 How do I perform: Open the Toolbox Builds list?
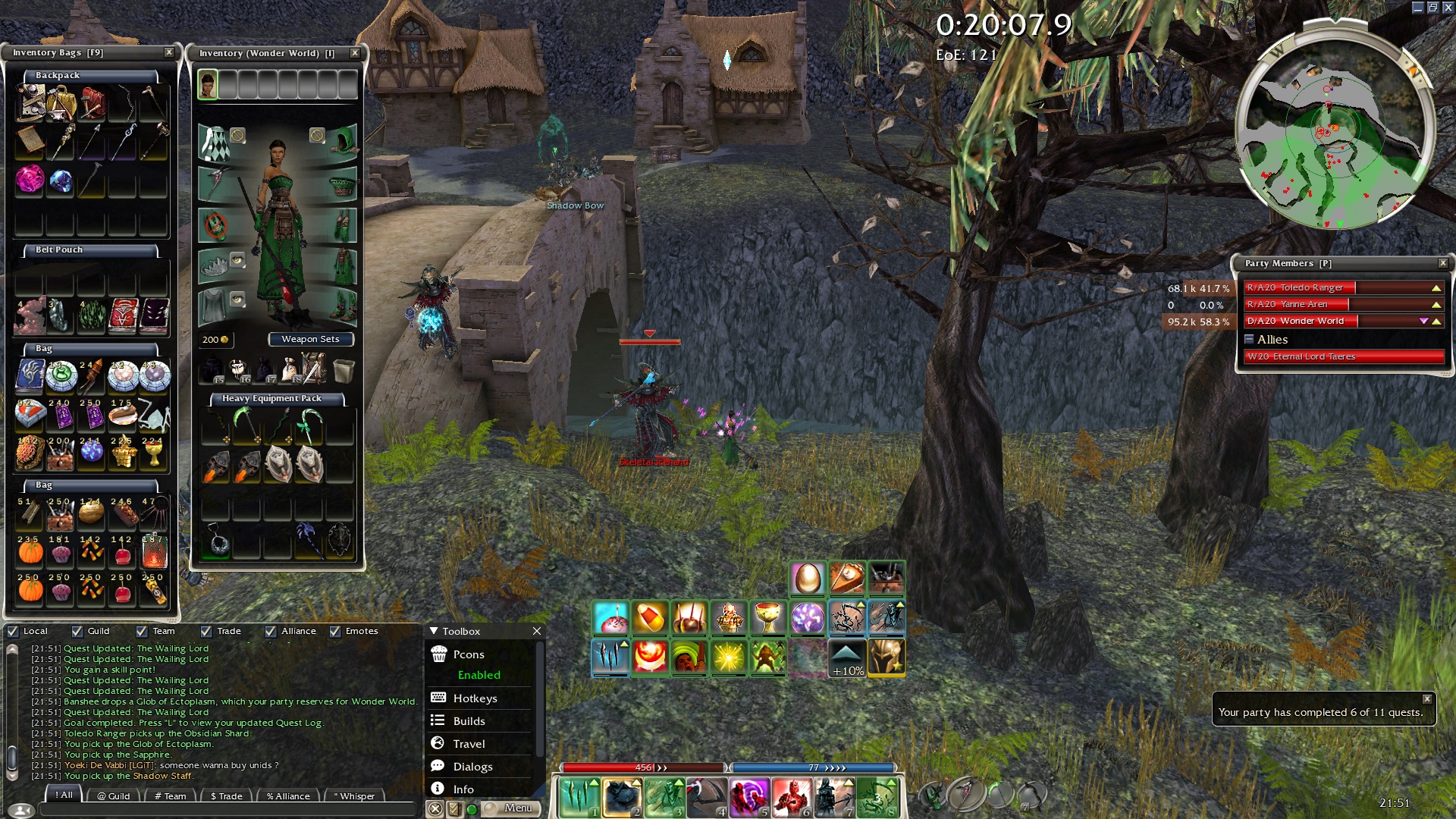469,721
